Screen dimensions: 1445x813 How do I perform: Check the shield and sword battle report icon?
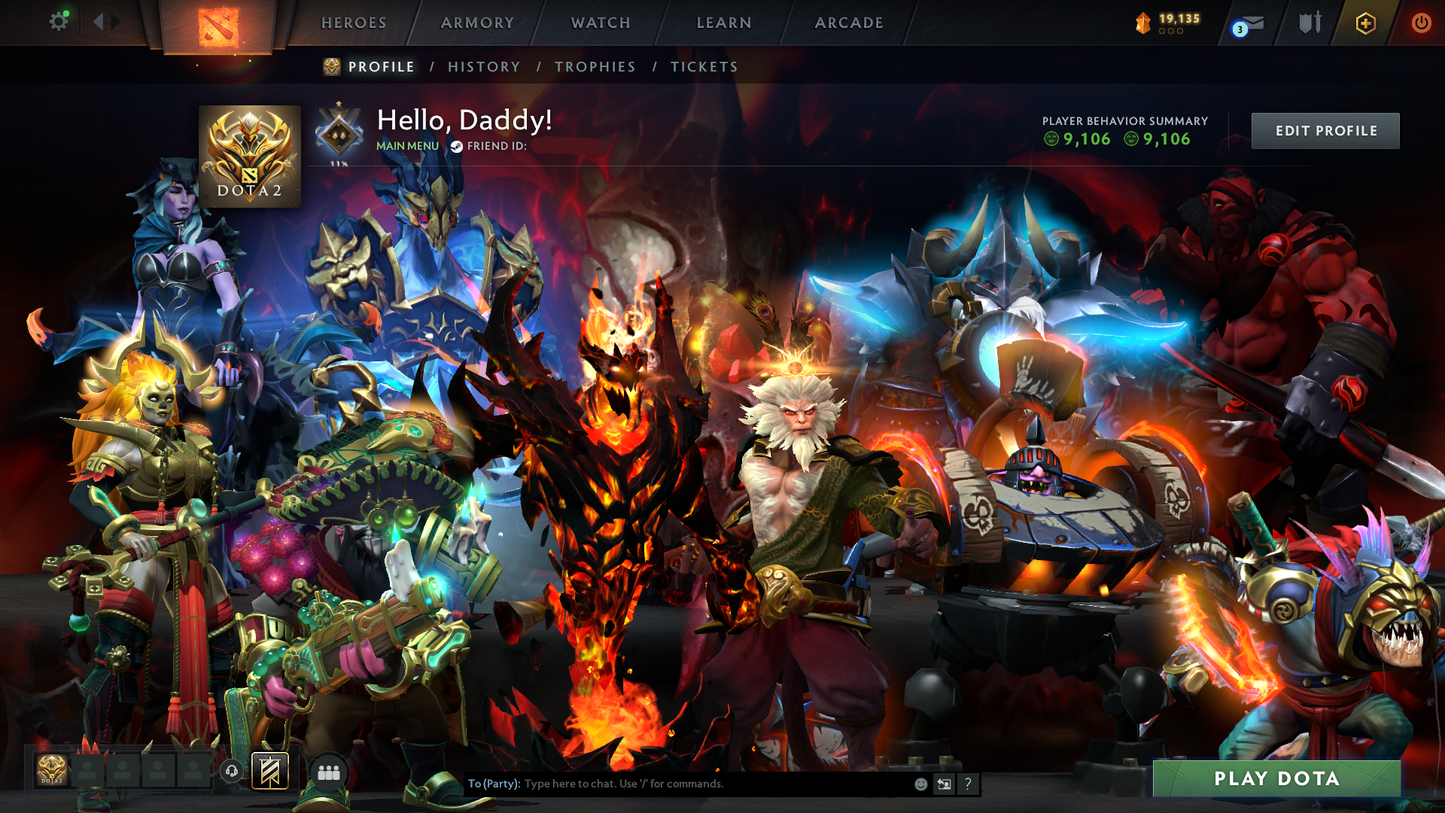[x=1308, y=22]
